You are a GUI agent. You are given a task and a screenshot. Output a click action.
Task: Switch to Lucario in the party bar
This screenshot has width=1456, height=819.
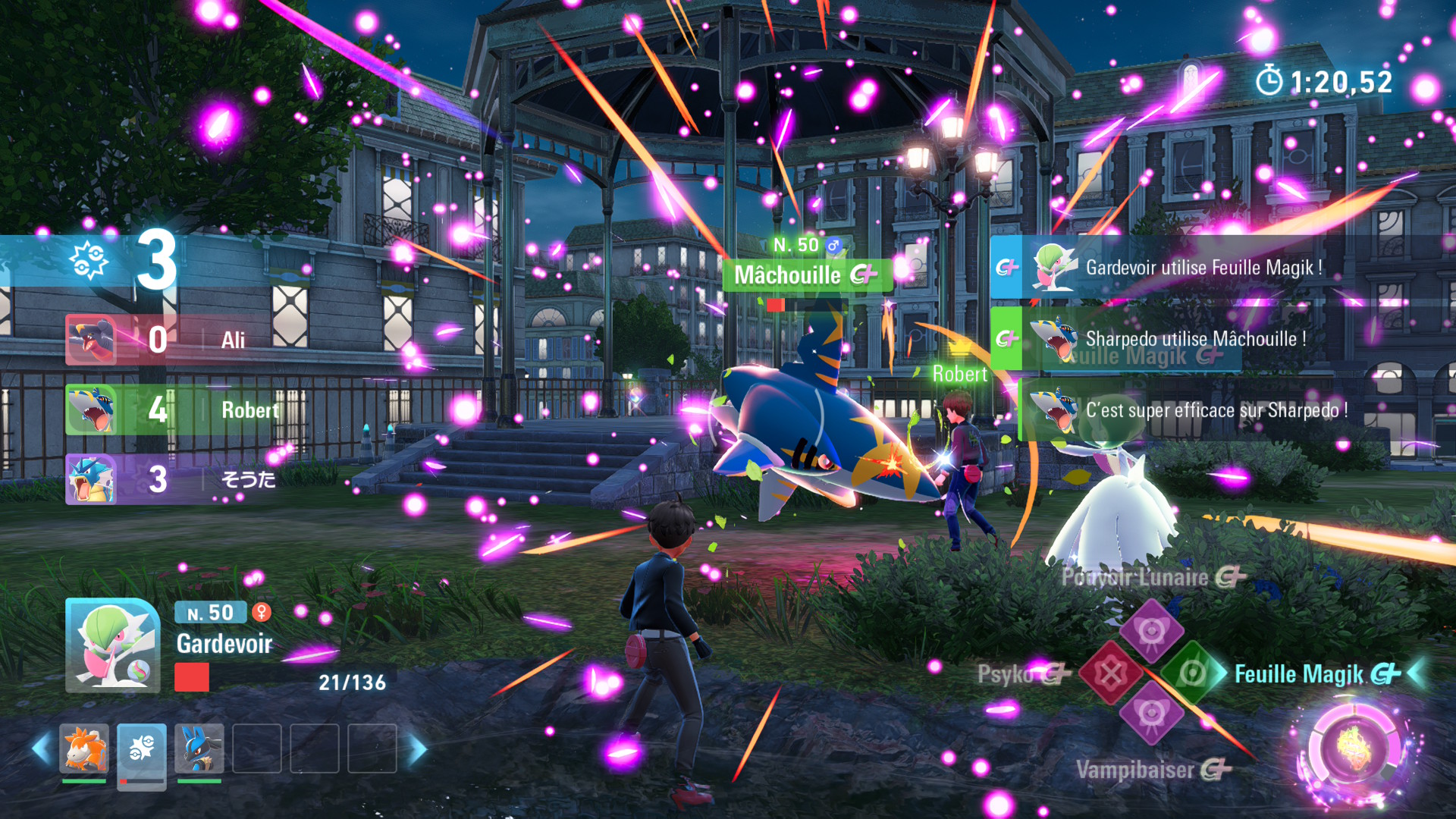199,748
